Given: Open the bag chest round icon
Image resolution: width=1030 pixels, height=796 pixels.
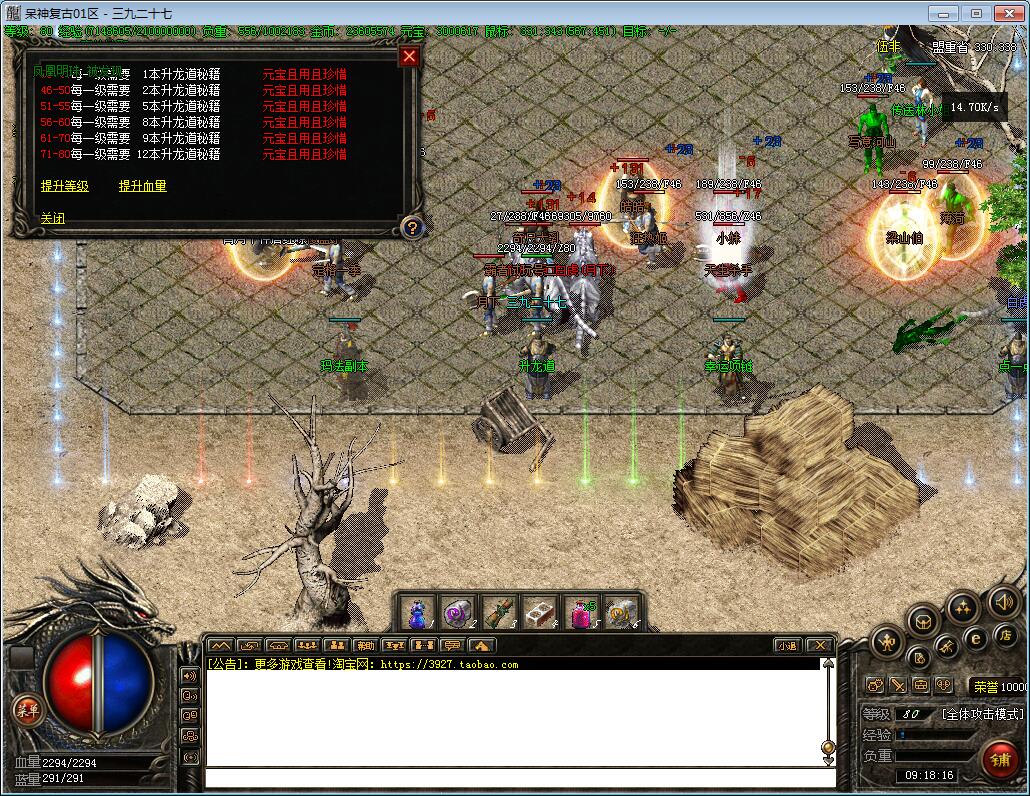Looking at the screenshot, I should [923, 620].
